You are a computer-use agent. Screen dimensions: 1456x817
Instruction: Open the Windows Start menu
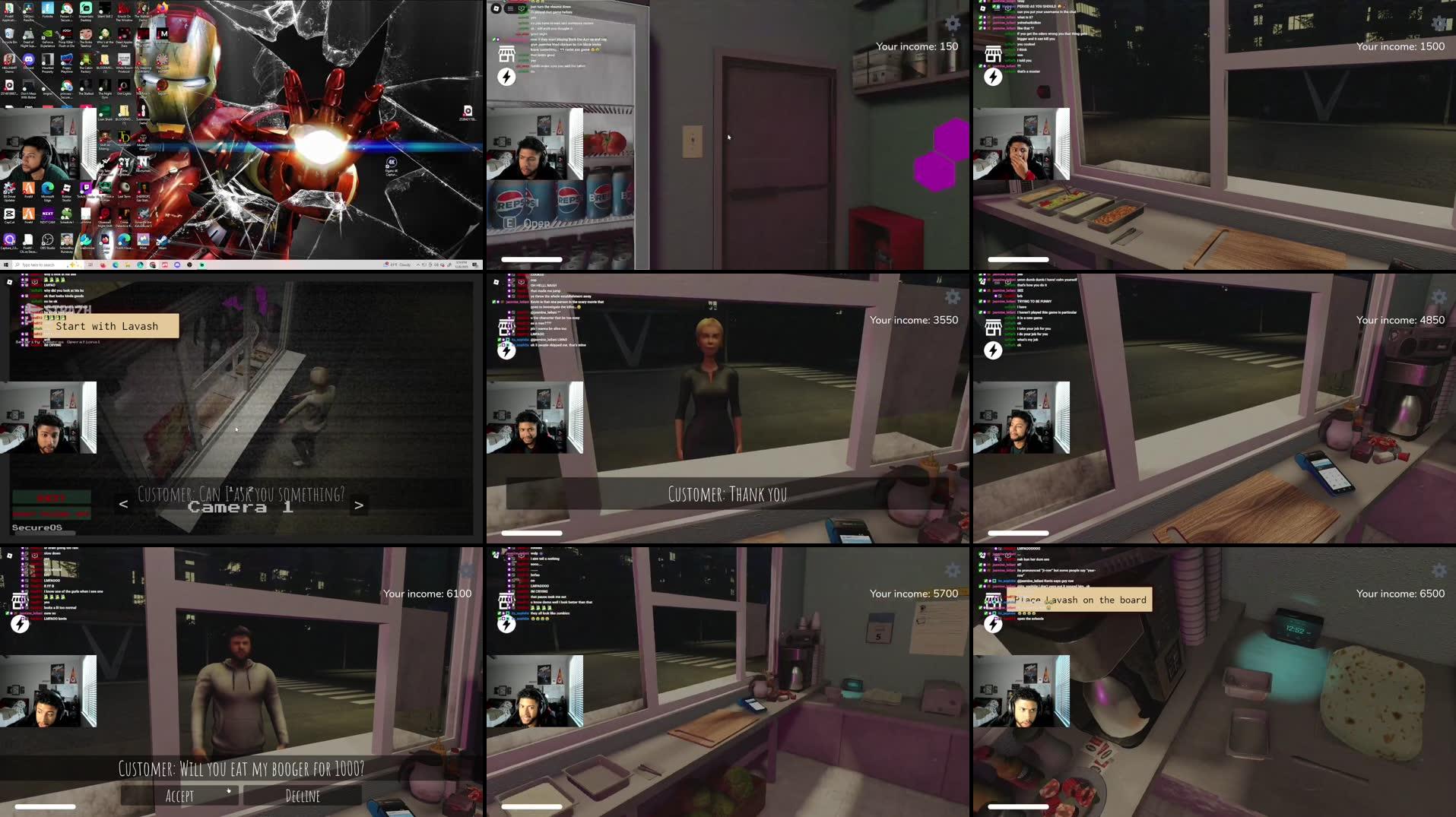coord(5,264)
